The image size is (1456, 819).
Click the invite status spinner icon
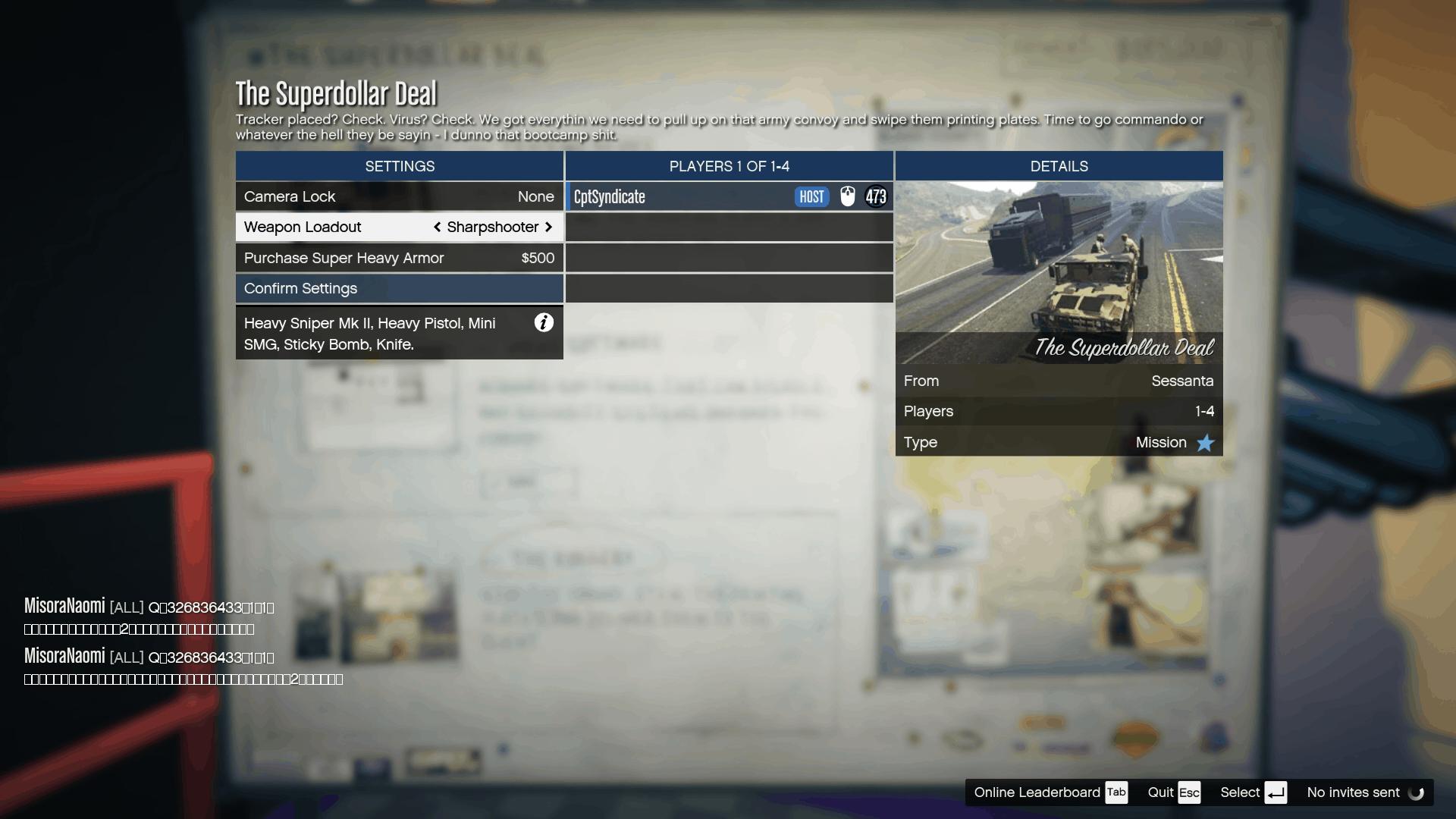click(1417, 792)
